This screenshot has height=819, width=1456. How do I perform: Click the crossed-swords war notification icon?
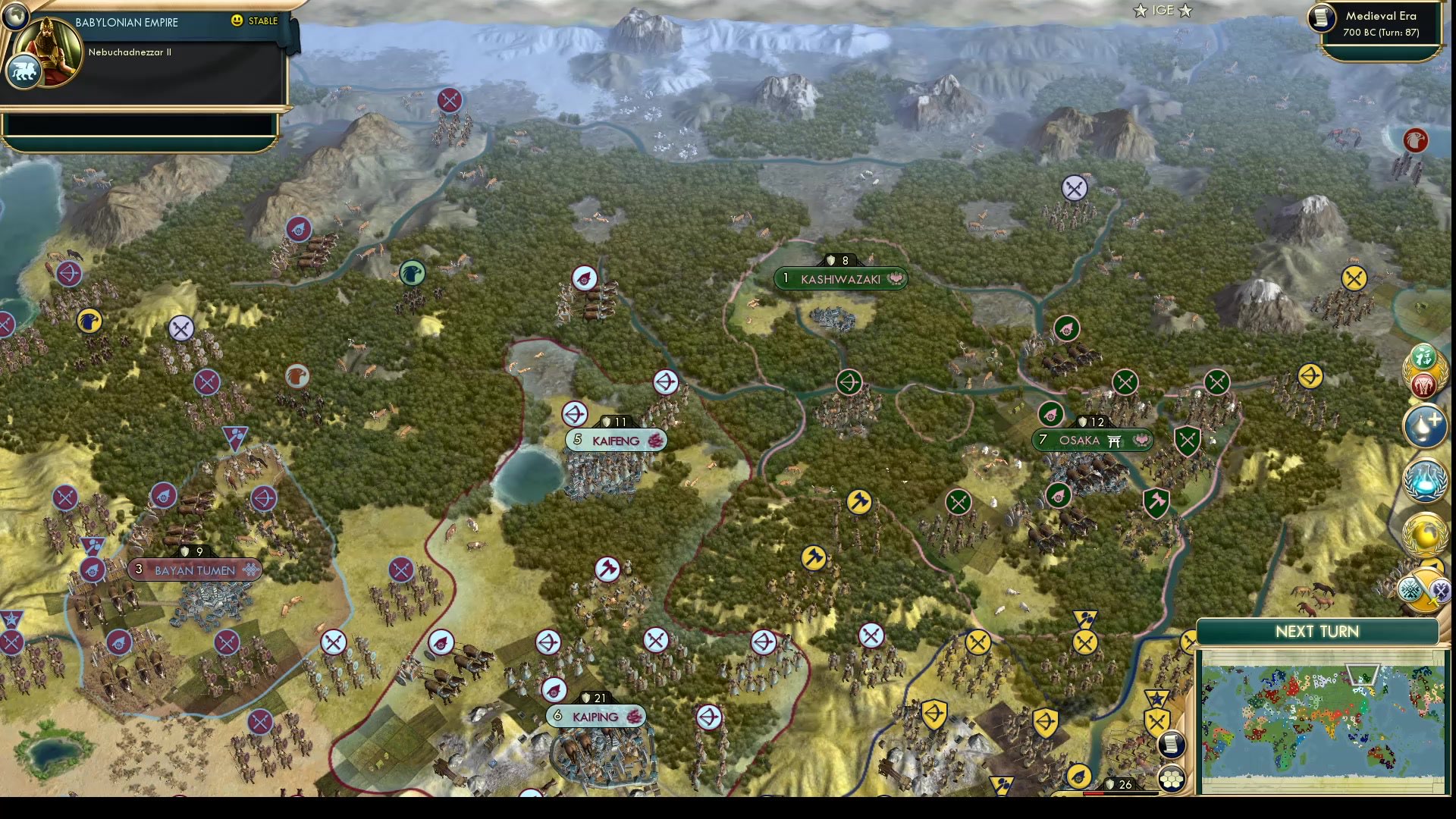point(1442,589)
